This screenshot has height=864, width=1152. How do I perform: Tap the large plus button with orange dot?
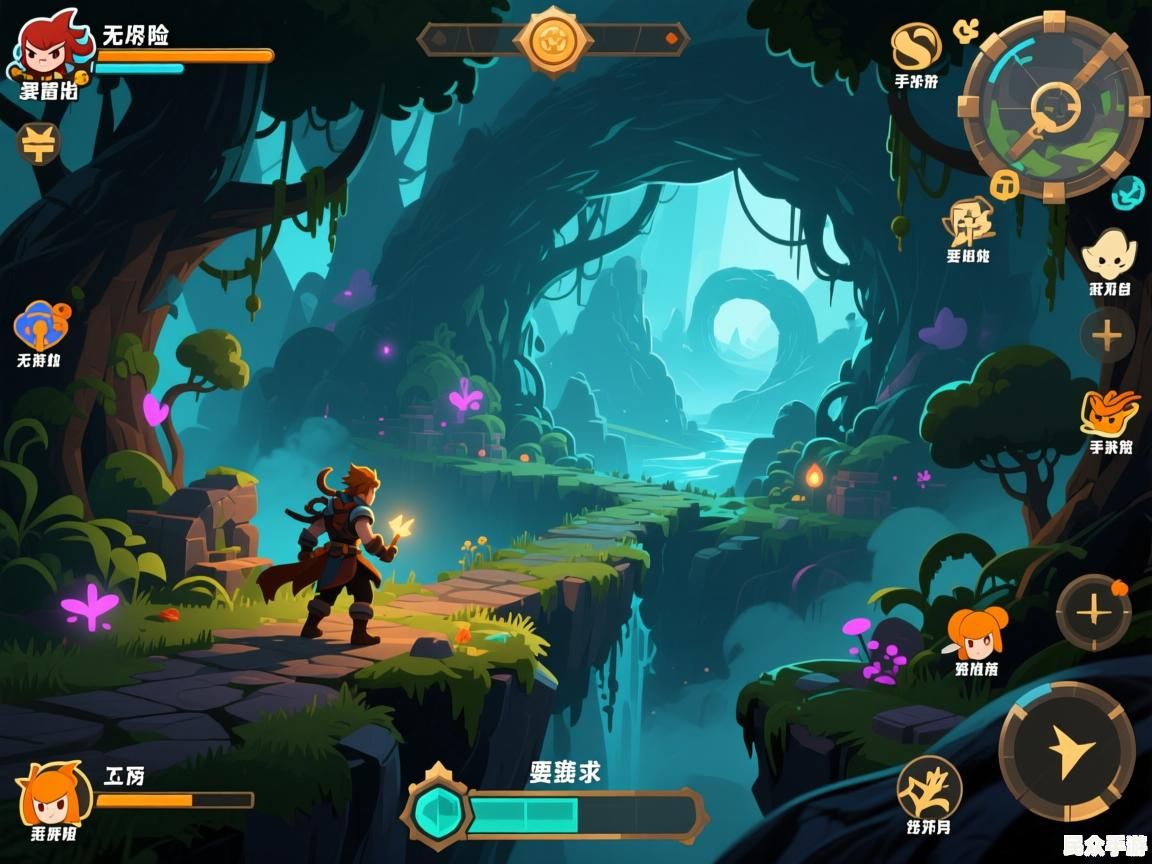pos(1094,612)
